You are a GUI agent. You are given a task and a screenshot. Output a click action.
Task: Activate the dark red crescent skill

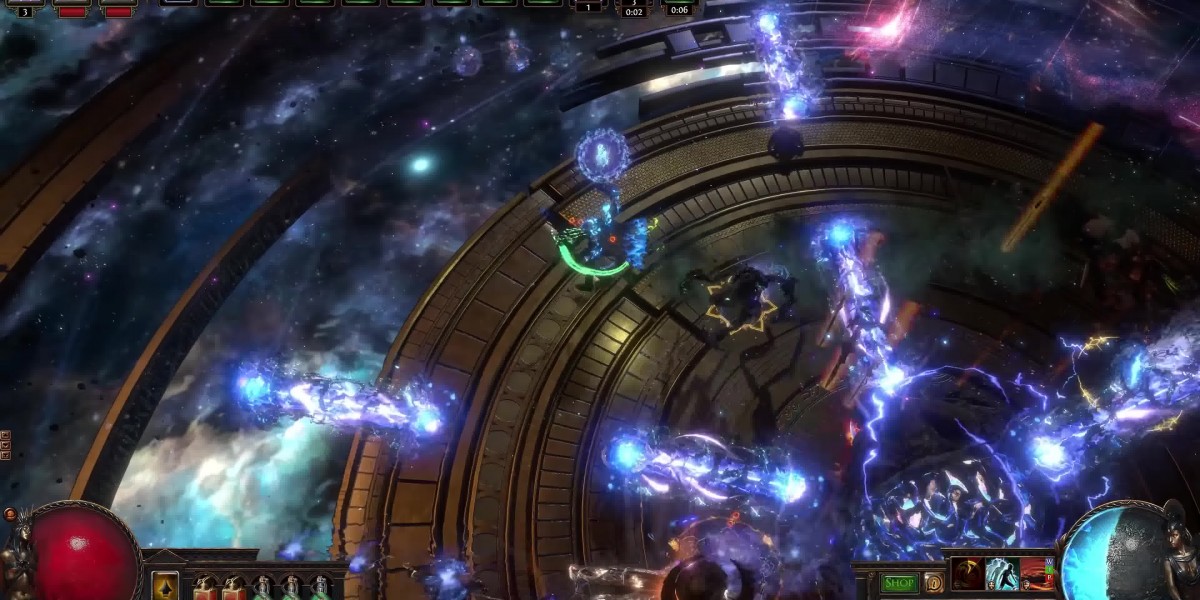967,574
